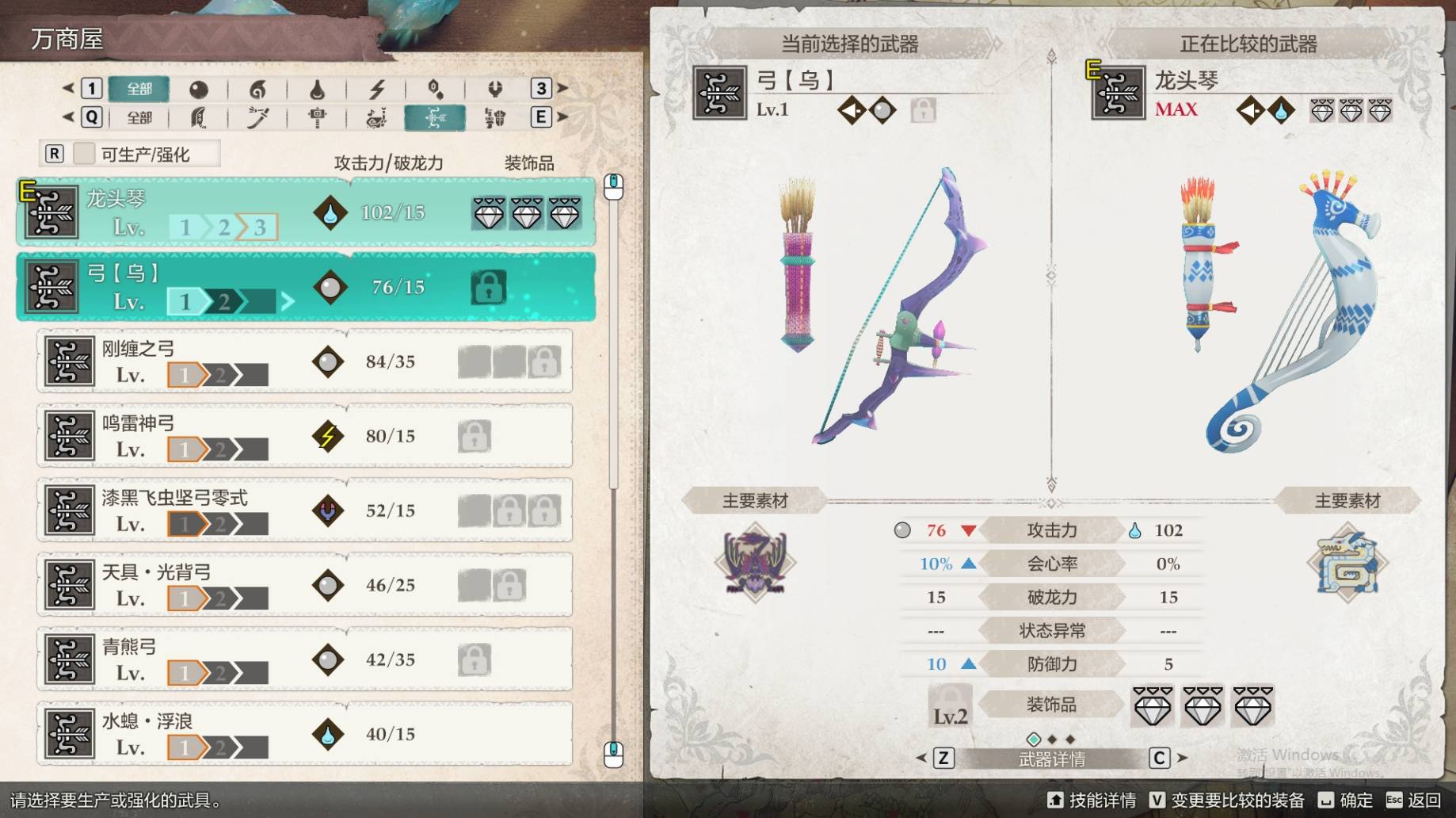Select the bow weapon type tab
Viewport: 1456px width, 818px height.
435,118
